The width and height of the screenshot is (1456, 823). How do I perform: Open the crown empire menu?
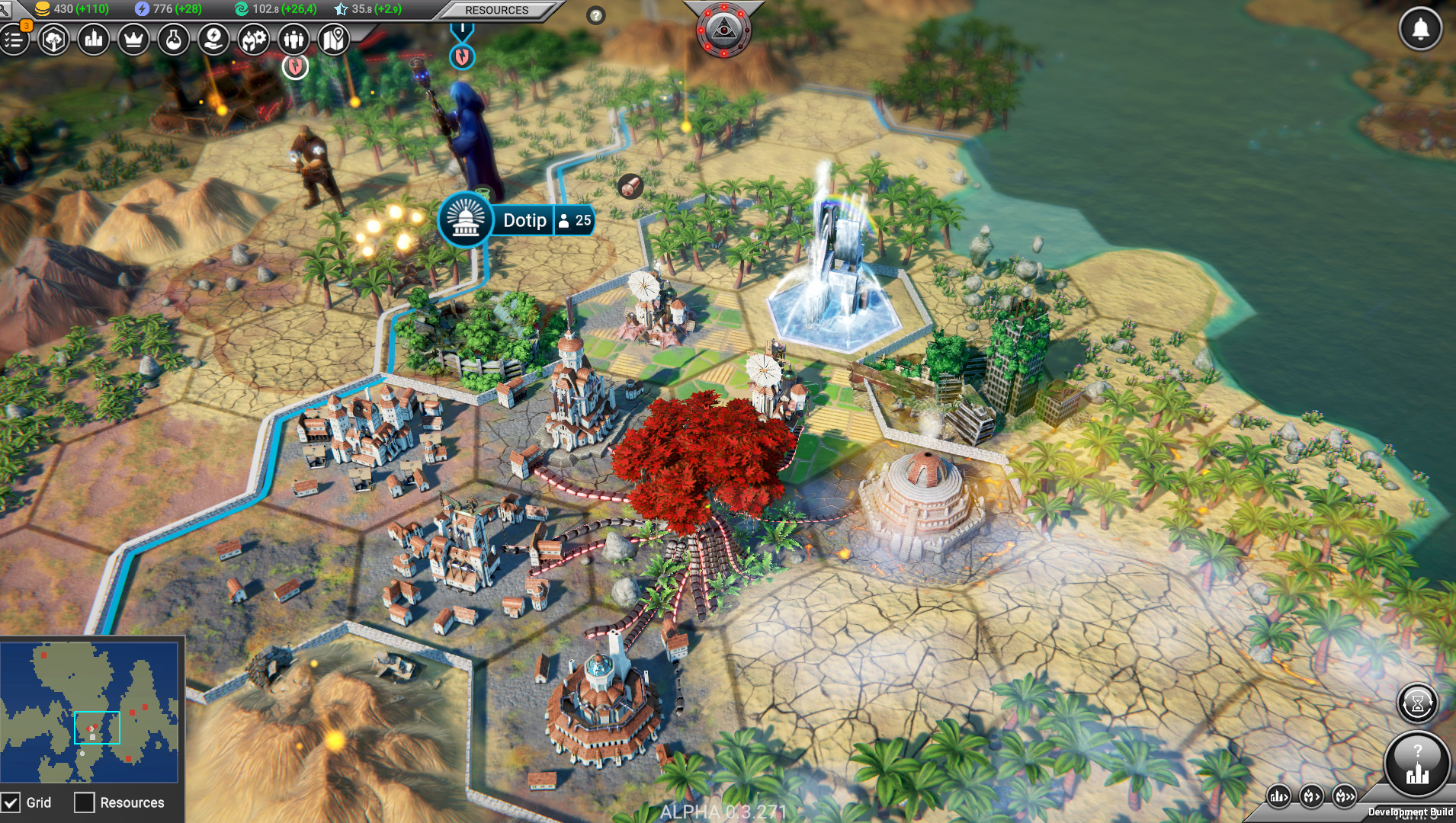[x=133, y=40]
